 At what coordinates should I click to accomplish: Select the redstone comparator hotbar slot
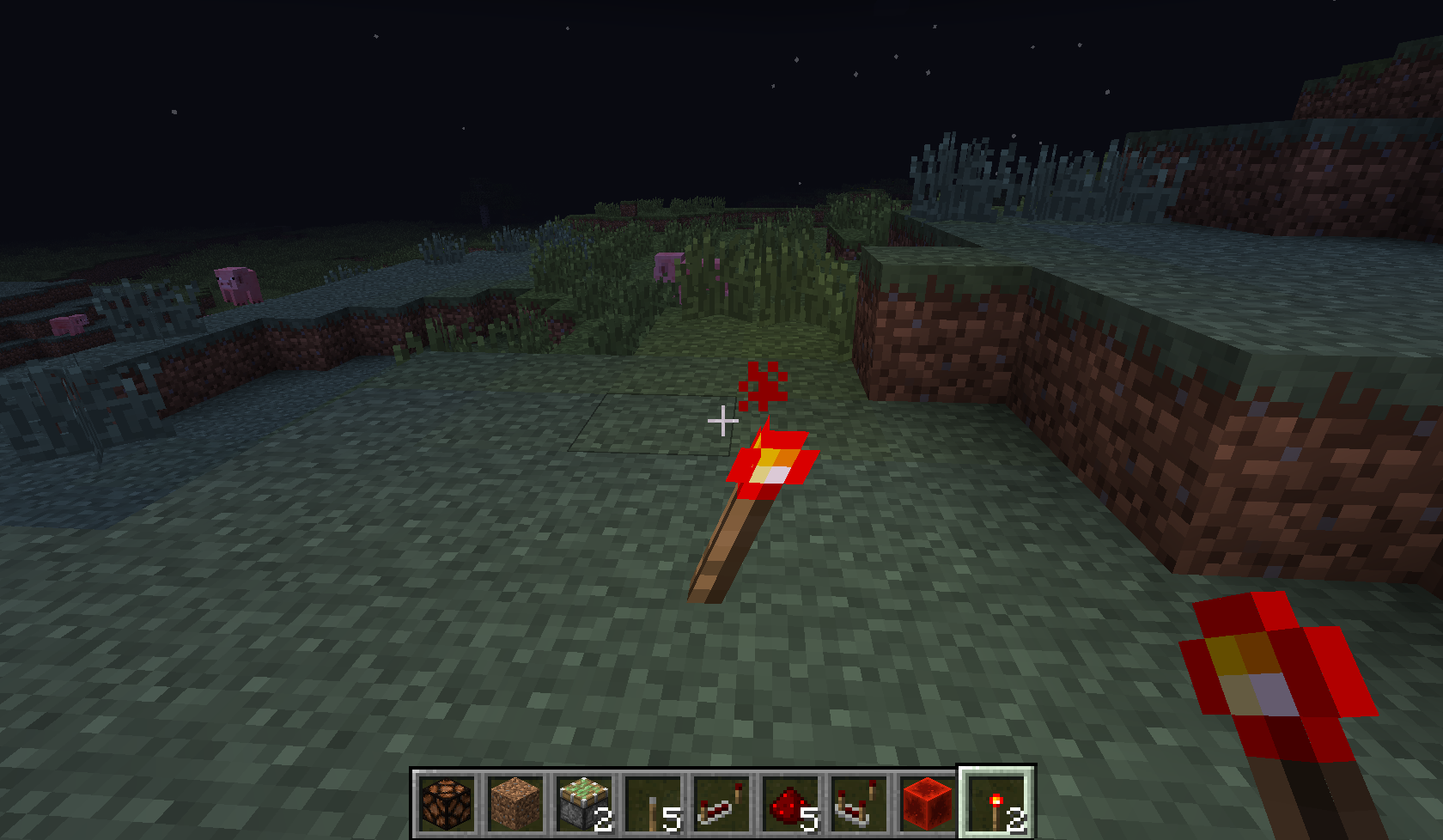[x=859, y=803]
